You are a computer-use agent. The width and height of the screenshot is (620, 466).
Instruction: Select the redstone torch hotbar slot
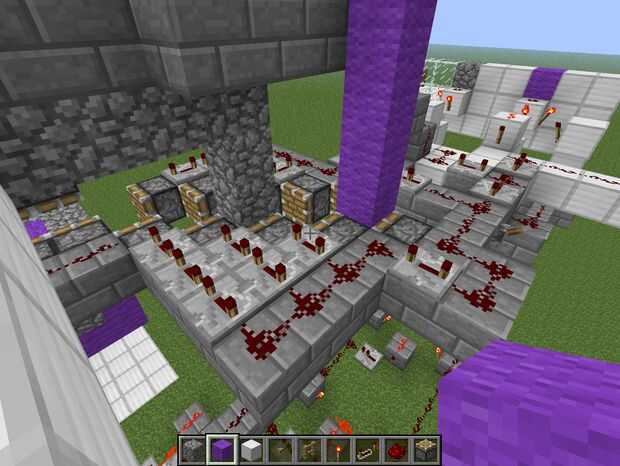(x=338, y=450)
